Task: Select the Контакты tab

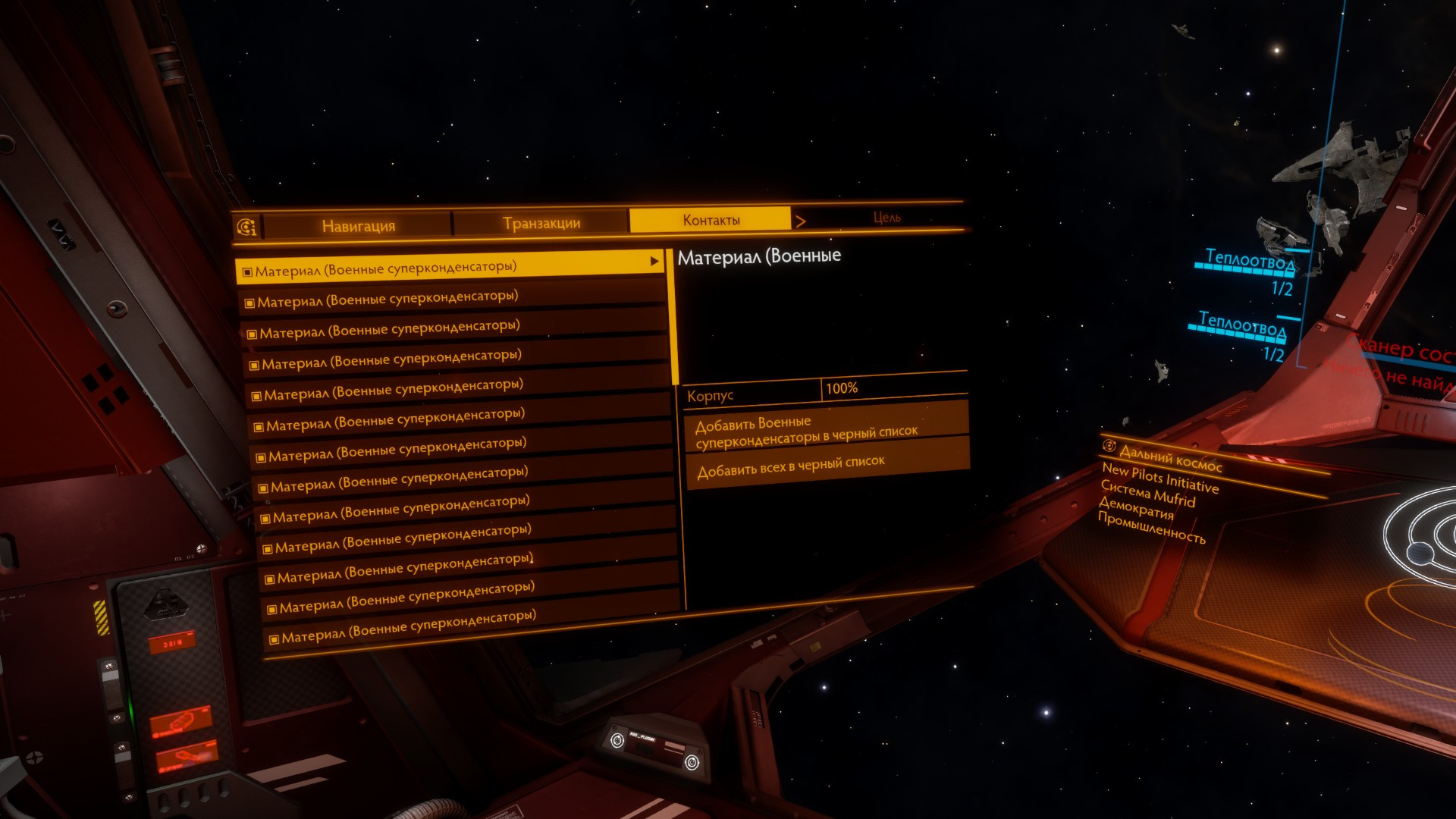Action: (x=711, y=220)
